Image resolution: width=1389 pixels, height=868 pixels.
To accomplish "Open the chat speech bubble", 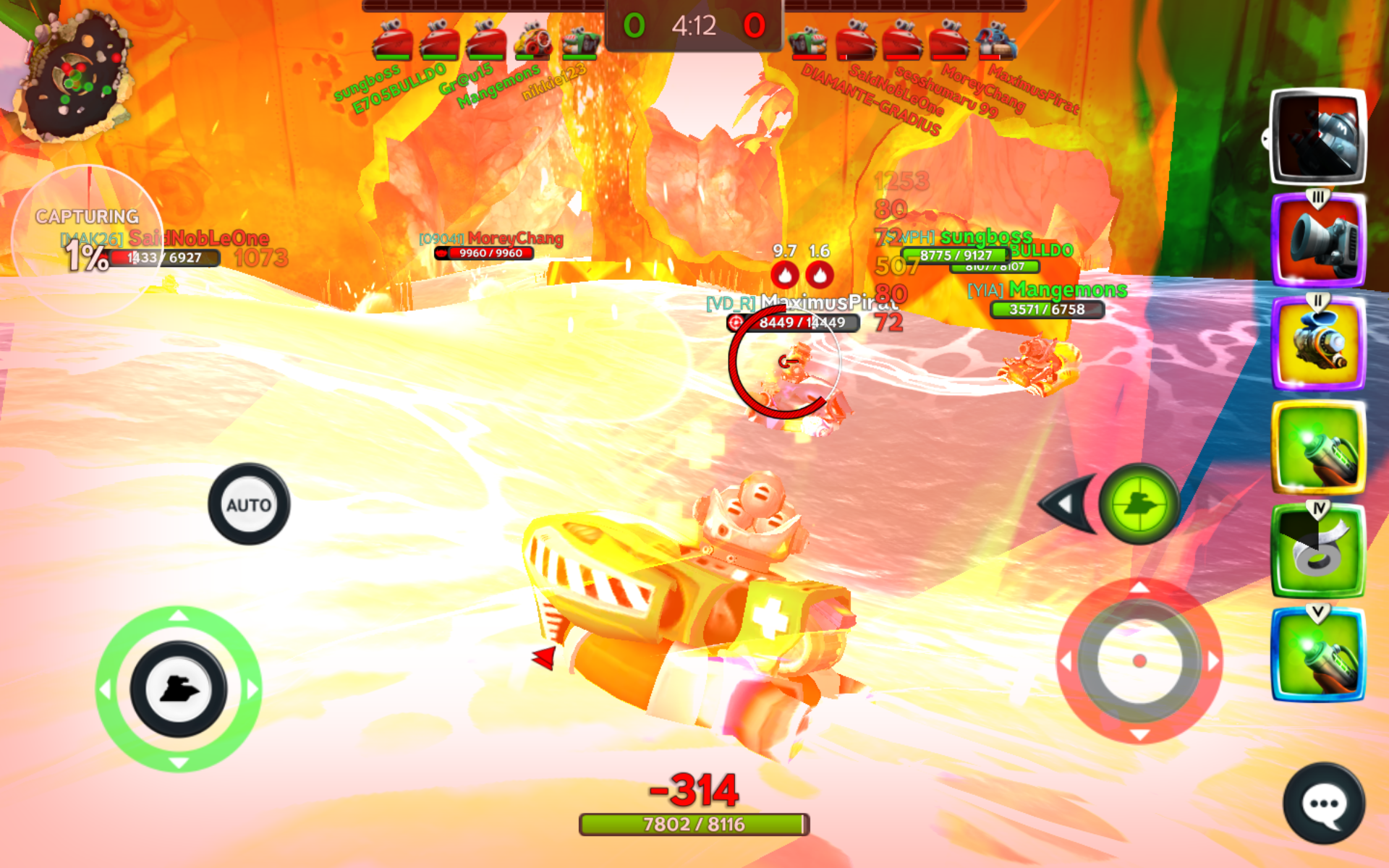I will point(1324,804).
